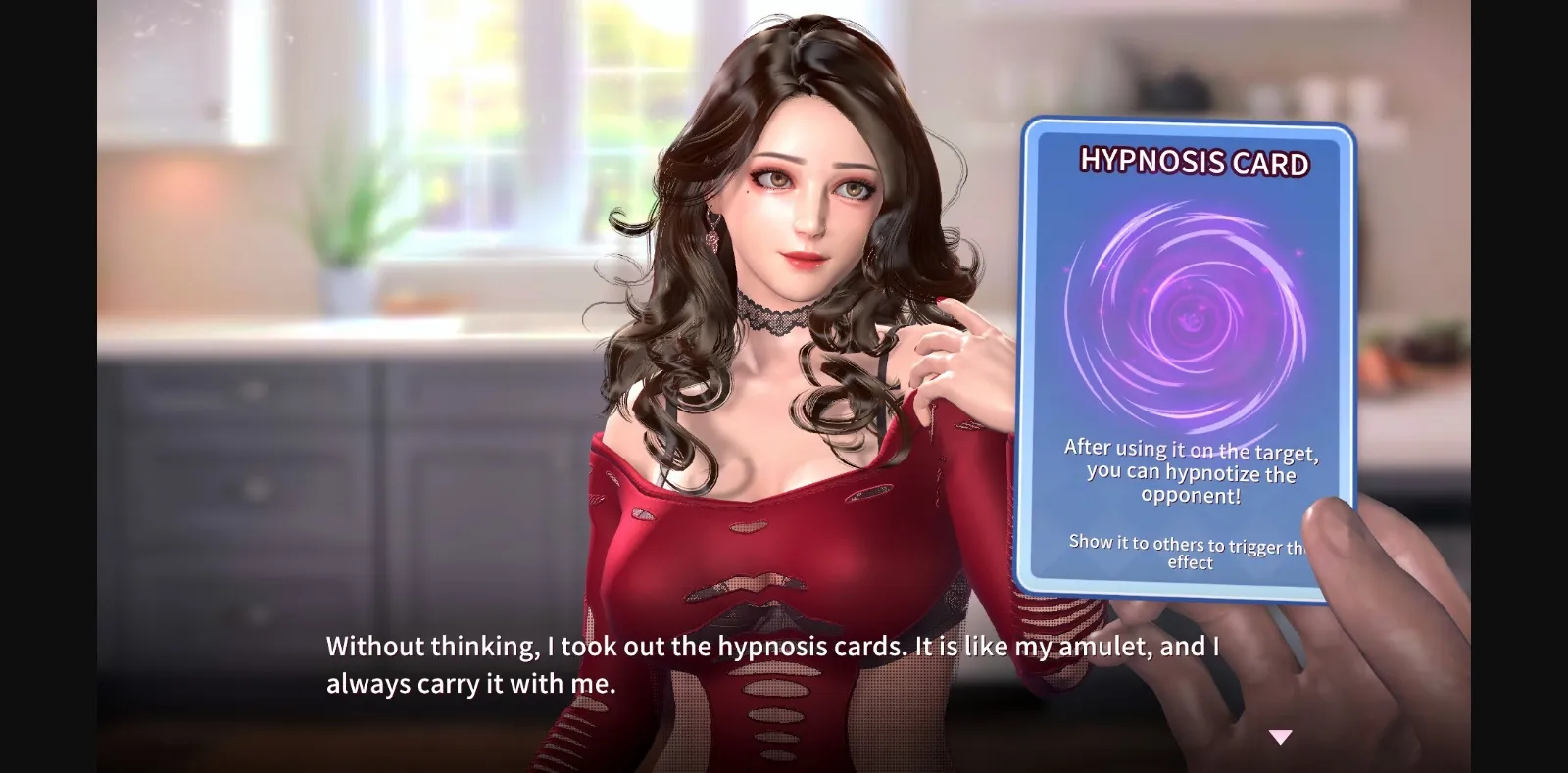
Task: Select the 'HYPNOSIS CARD' title text
Action: (x=1195, y=165)
